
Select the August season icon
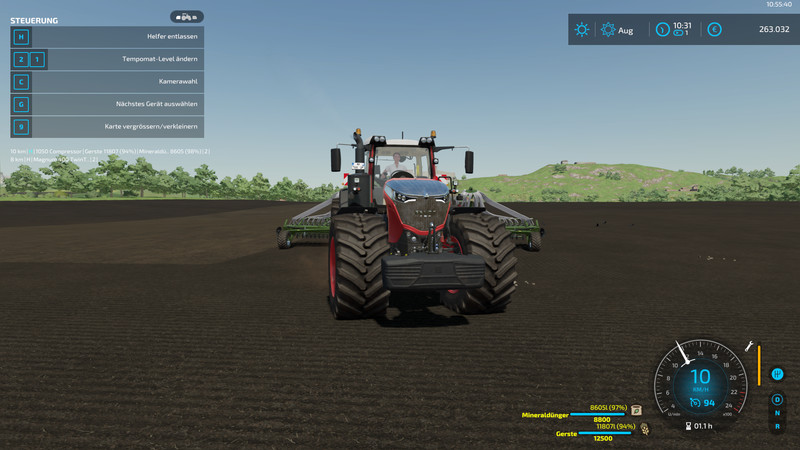(608, 30)
